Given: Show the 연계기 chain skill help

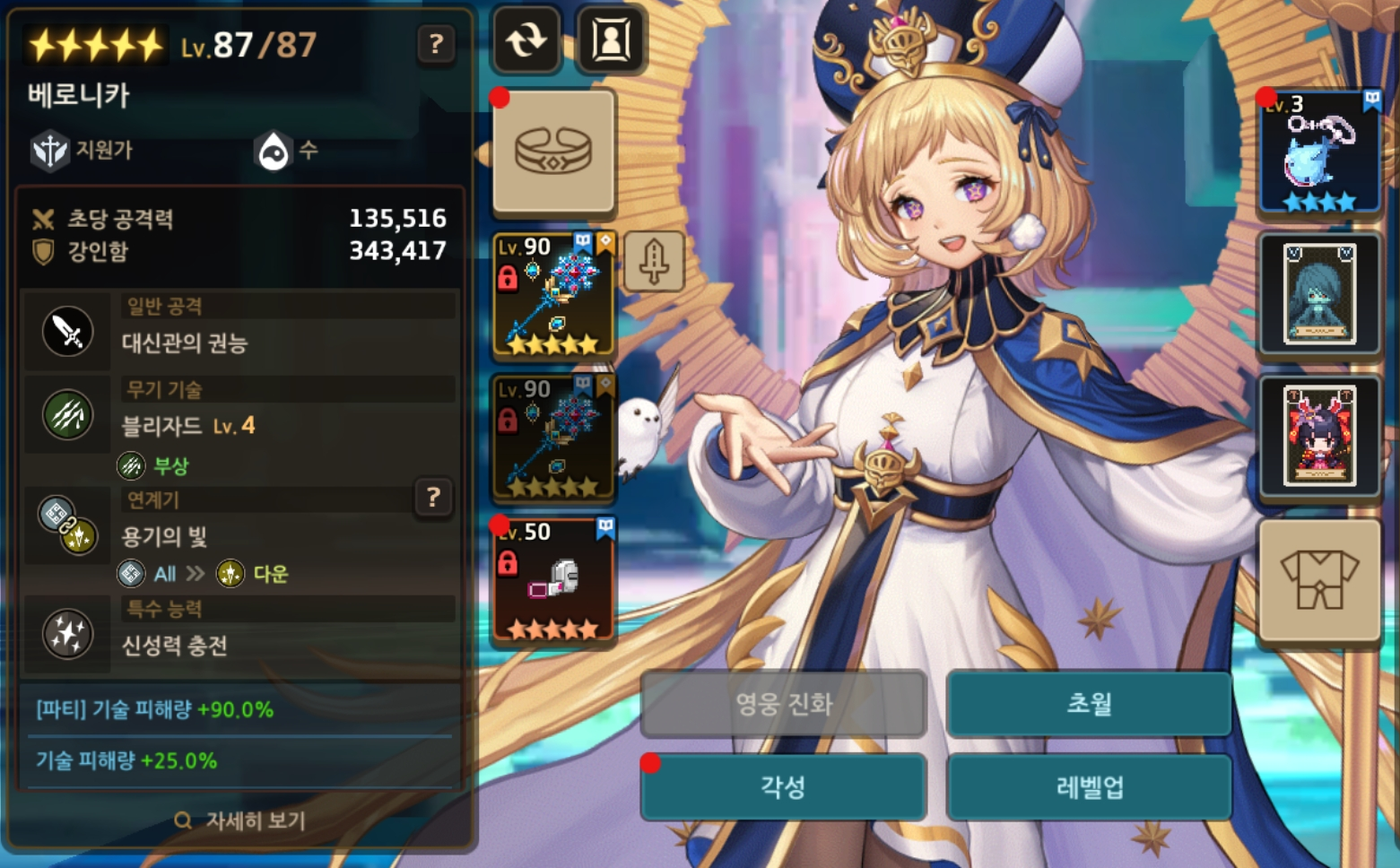Looking at the screenshot, I should point(433,497).
